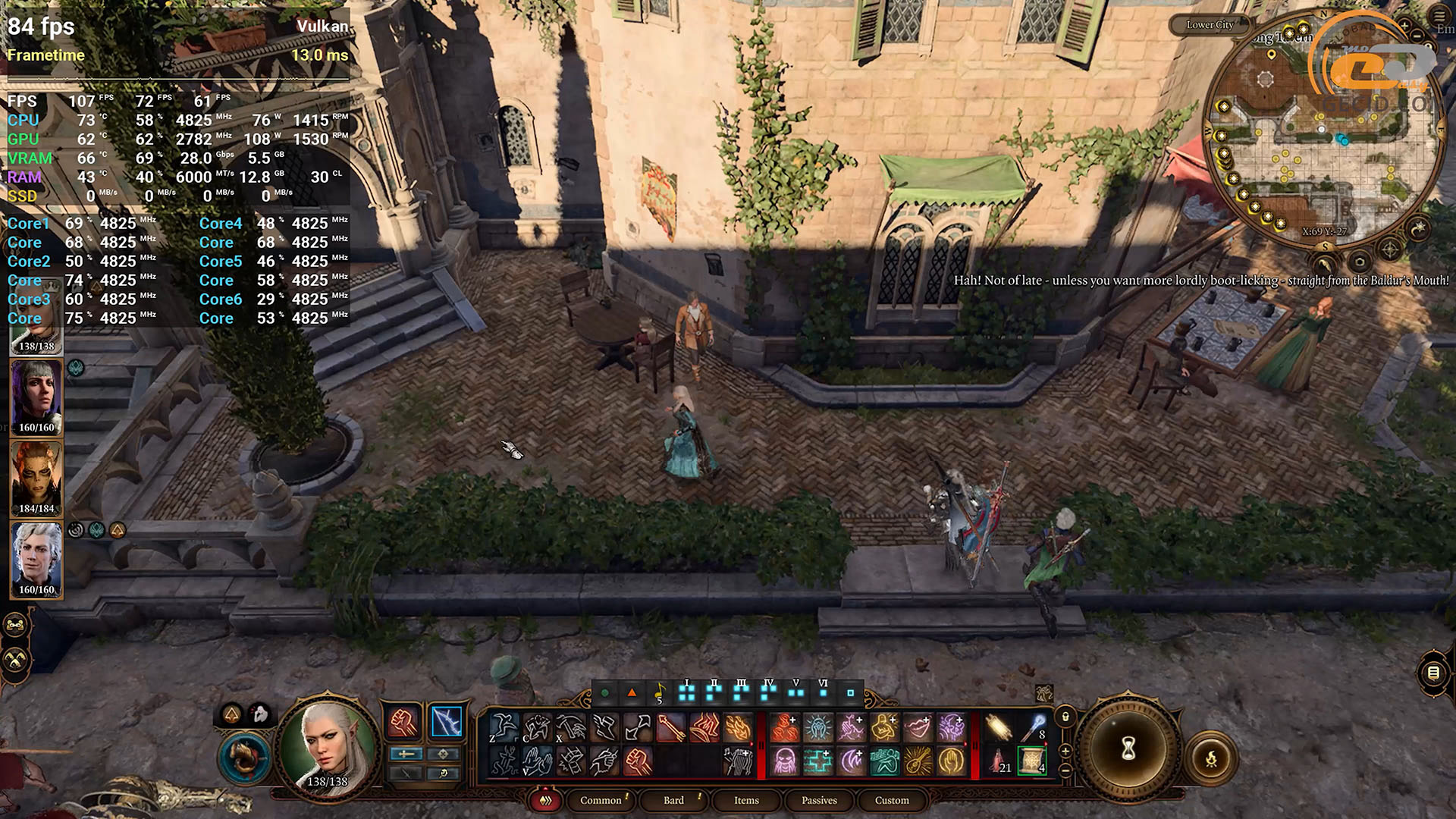Switch to the Common hotbar tab
The height and width of the screenshot is (819, 1456).
point(601,800)
